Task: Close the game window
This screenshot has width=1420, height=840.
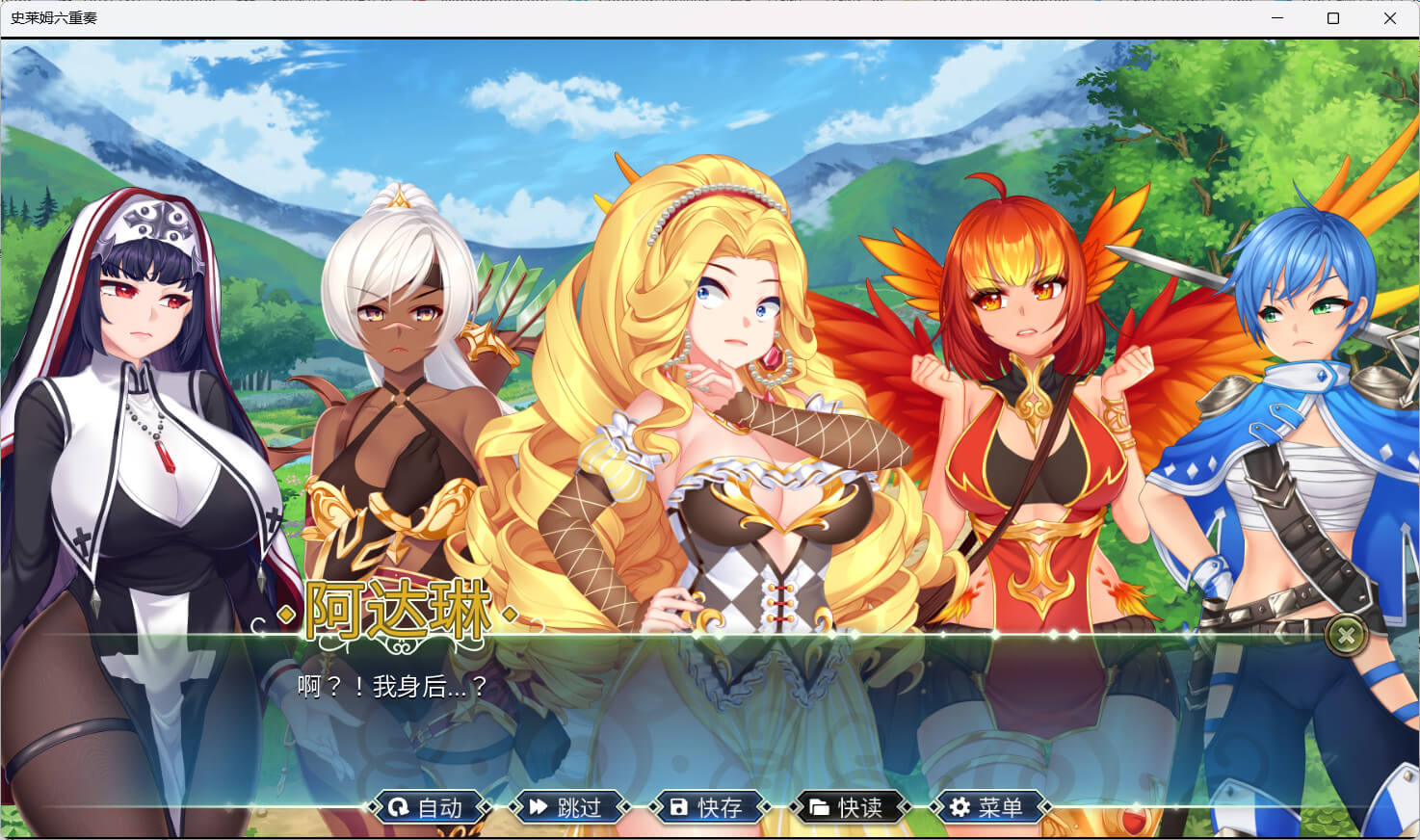Action: pyautogui.click(x=1389, y=18)
